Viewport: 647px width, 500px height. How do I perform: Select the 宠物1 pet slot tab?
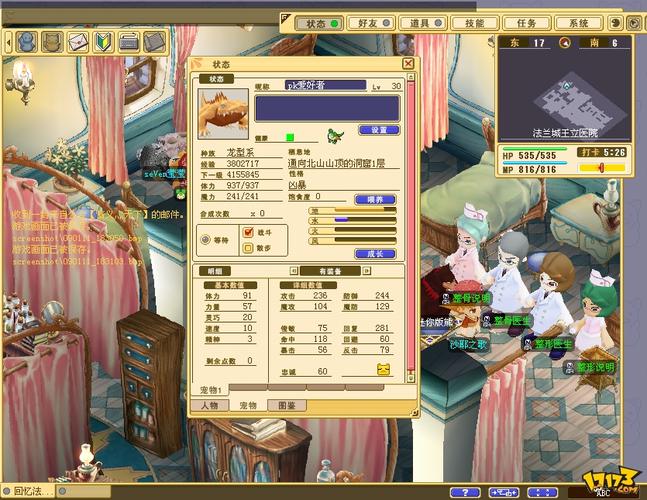click(211, 389)
